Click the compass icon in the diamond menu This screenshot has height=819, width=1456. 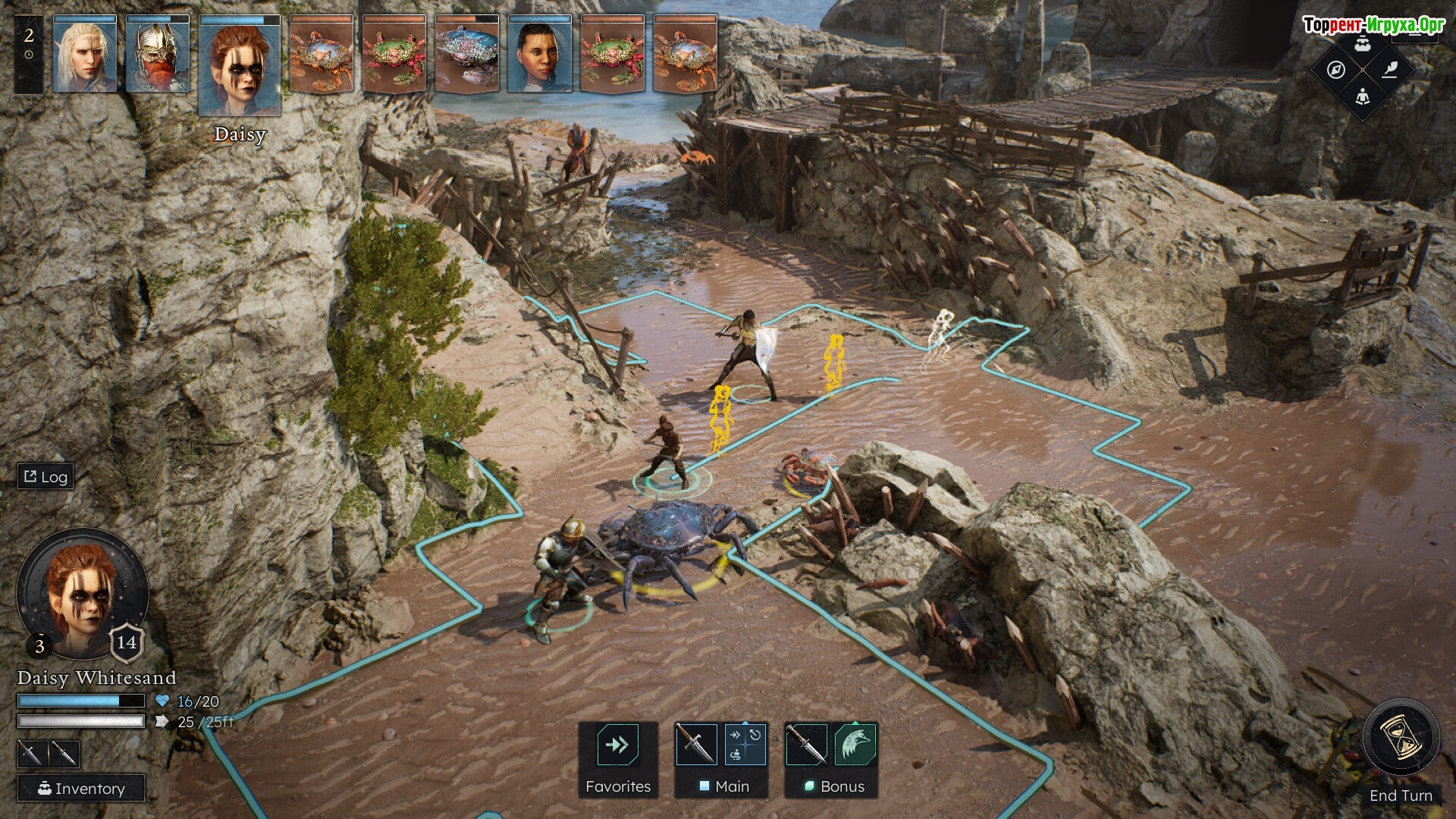[x=1336, y=70]
